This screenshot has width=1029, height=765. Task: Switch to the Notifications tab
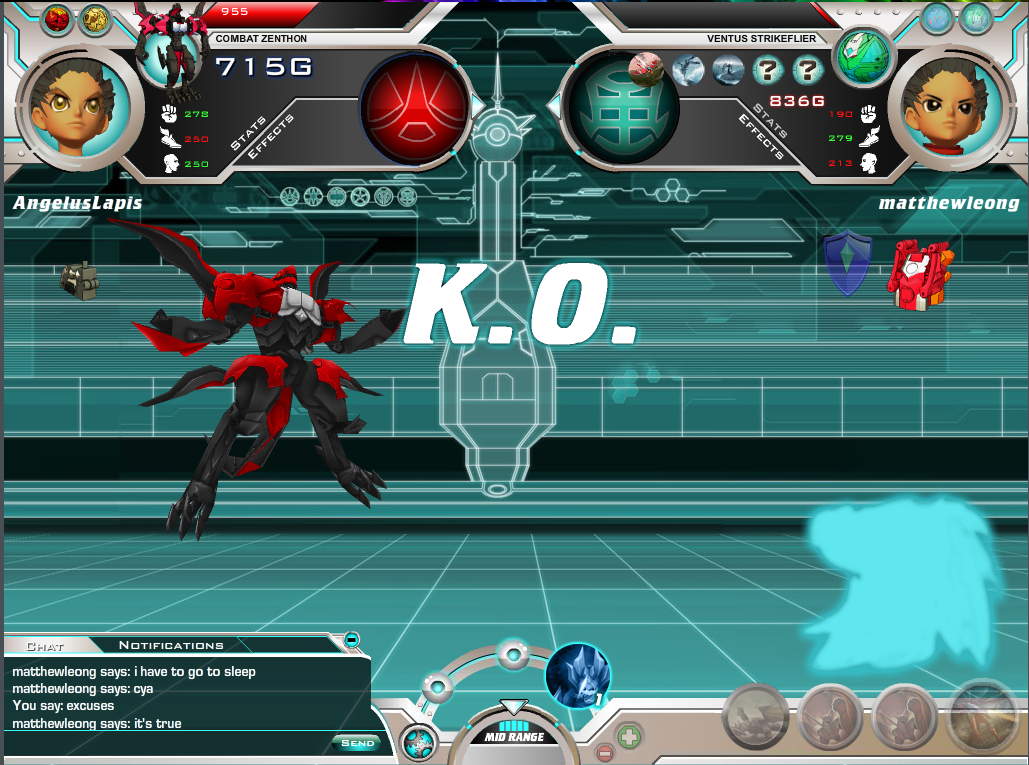[171, 645]
